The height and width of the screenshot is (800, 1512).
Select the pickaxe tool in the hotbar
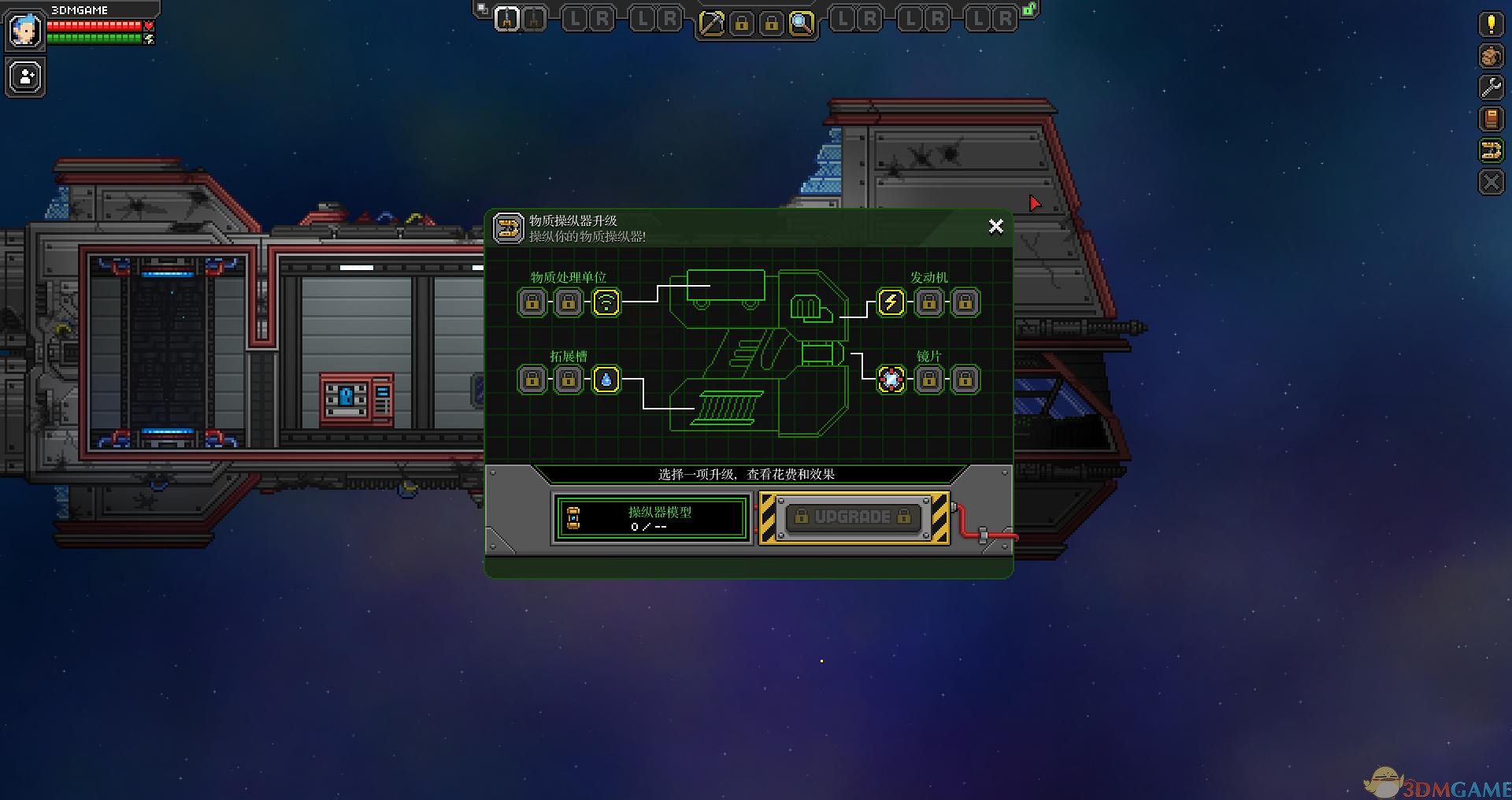[x=712, y=24]
